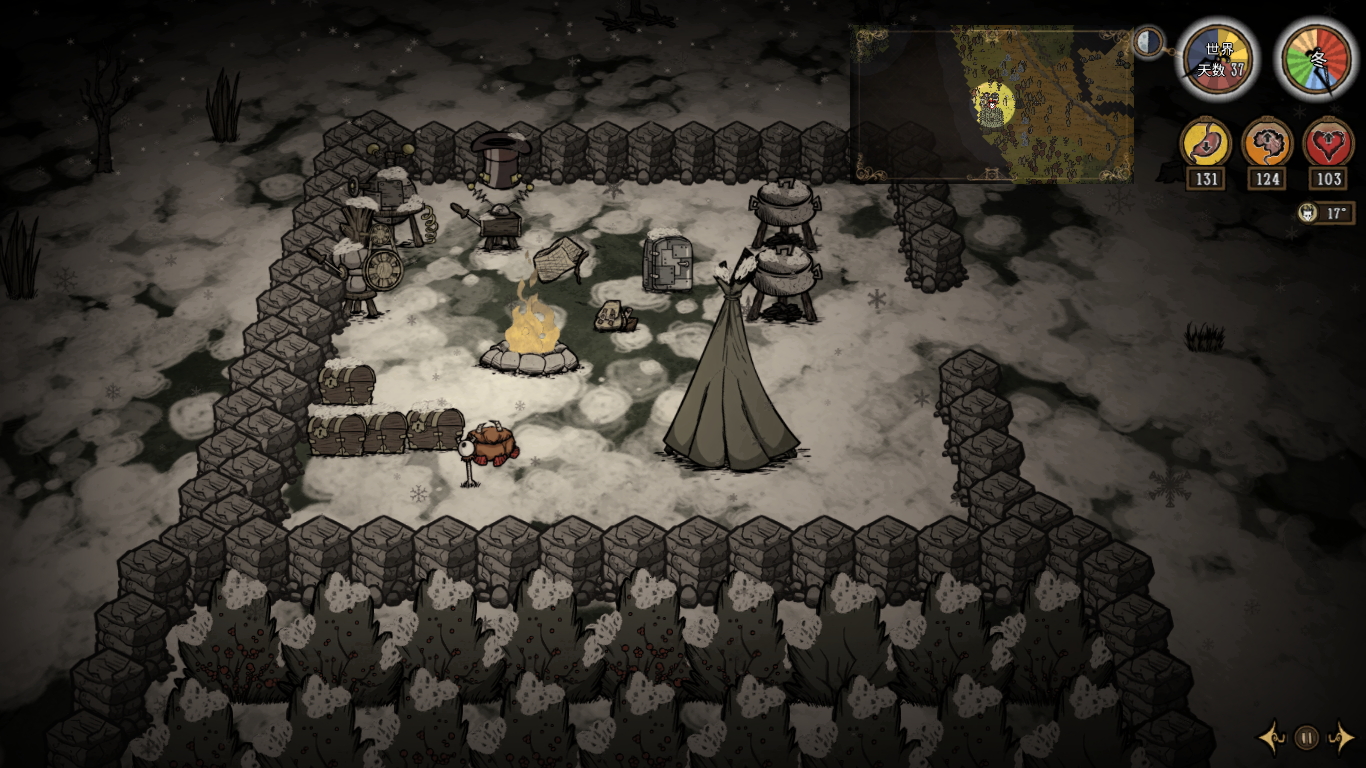Click the heart health badge
The width and height of the screenshot is (1366, 768).
[x=1329, y=143]
